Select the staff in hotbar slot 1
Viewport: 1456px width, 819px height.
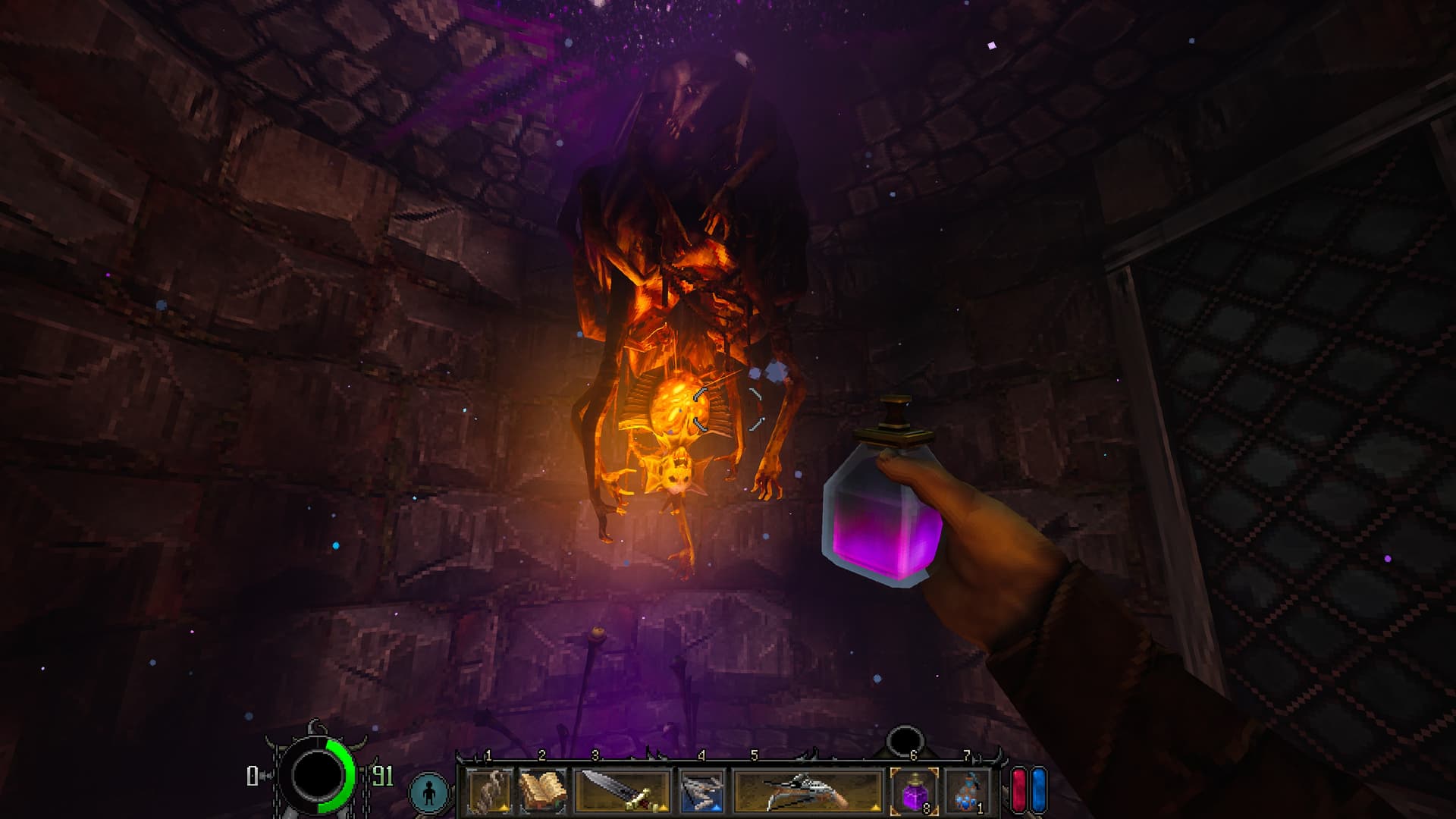coord(489,792)
